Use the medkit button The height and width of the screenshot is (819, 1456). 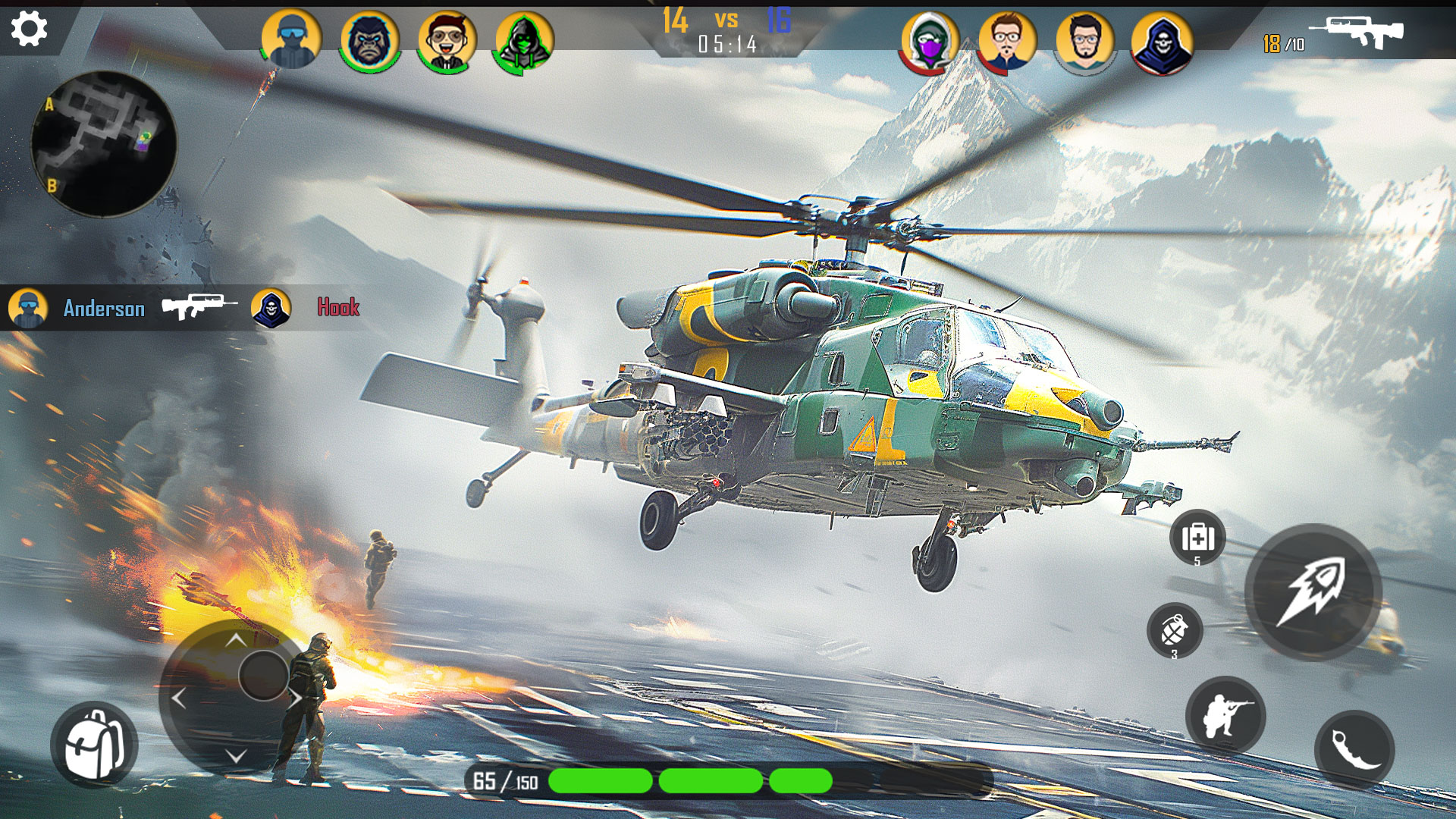(1197, 538)
